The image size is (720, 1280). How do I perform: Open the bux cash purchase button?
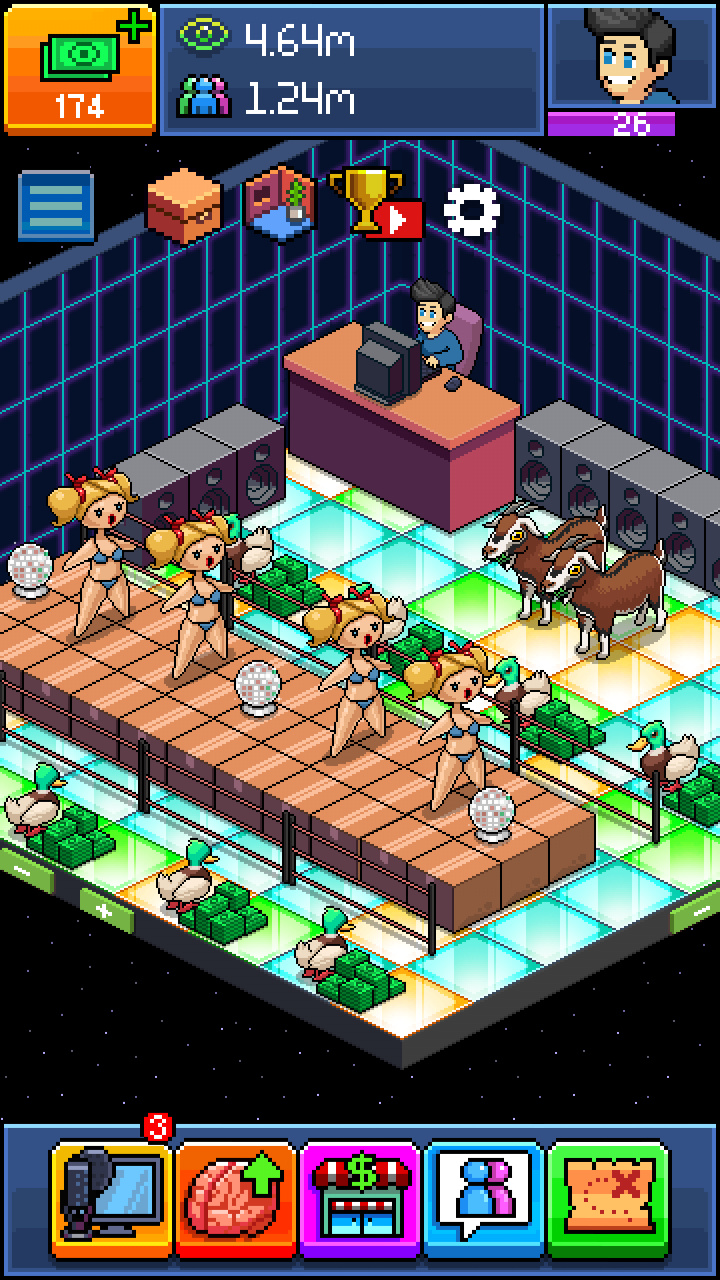tap(80, 68)
